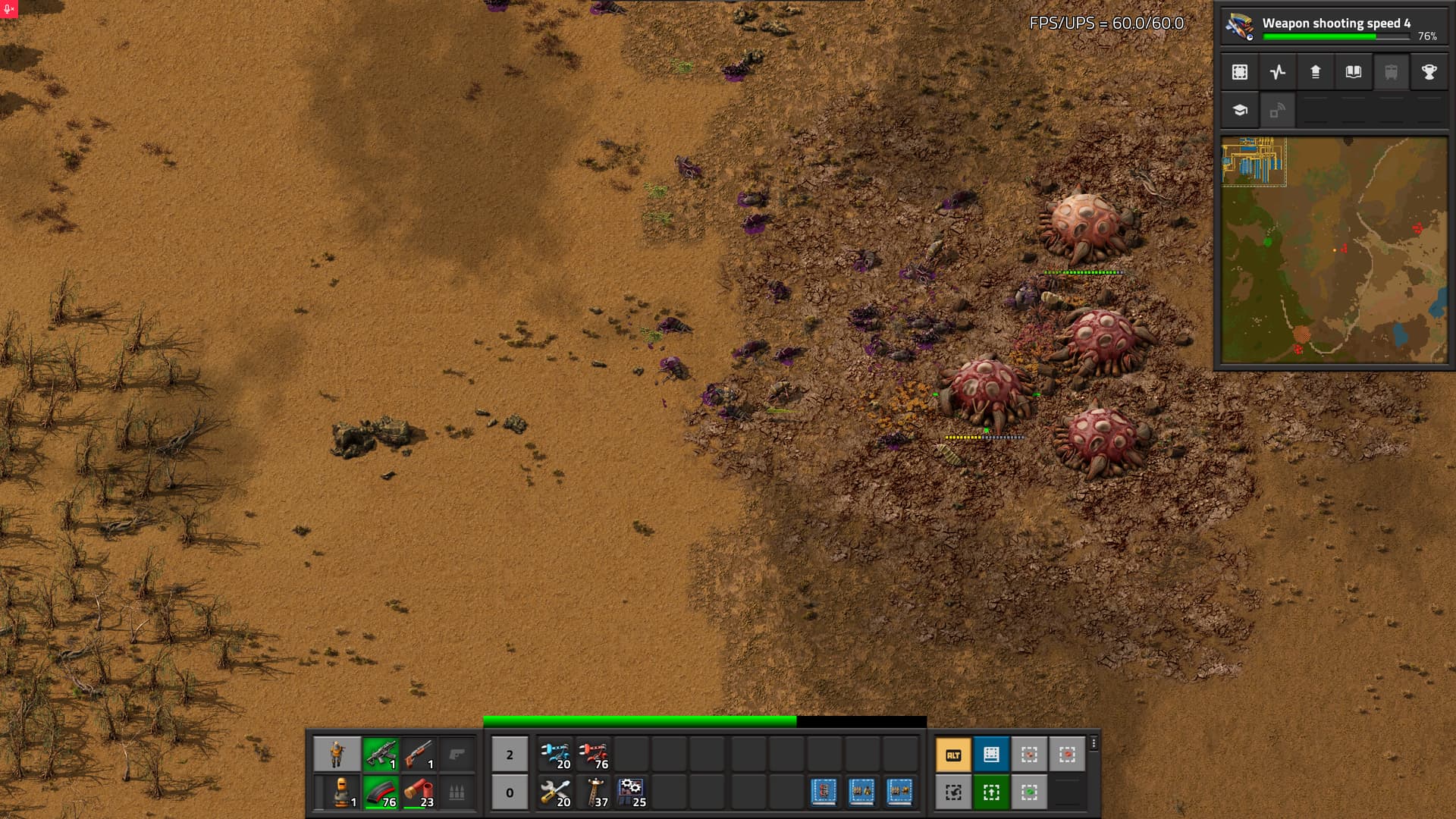Select the shotgun weapon slot

point(419,754)
